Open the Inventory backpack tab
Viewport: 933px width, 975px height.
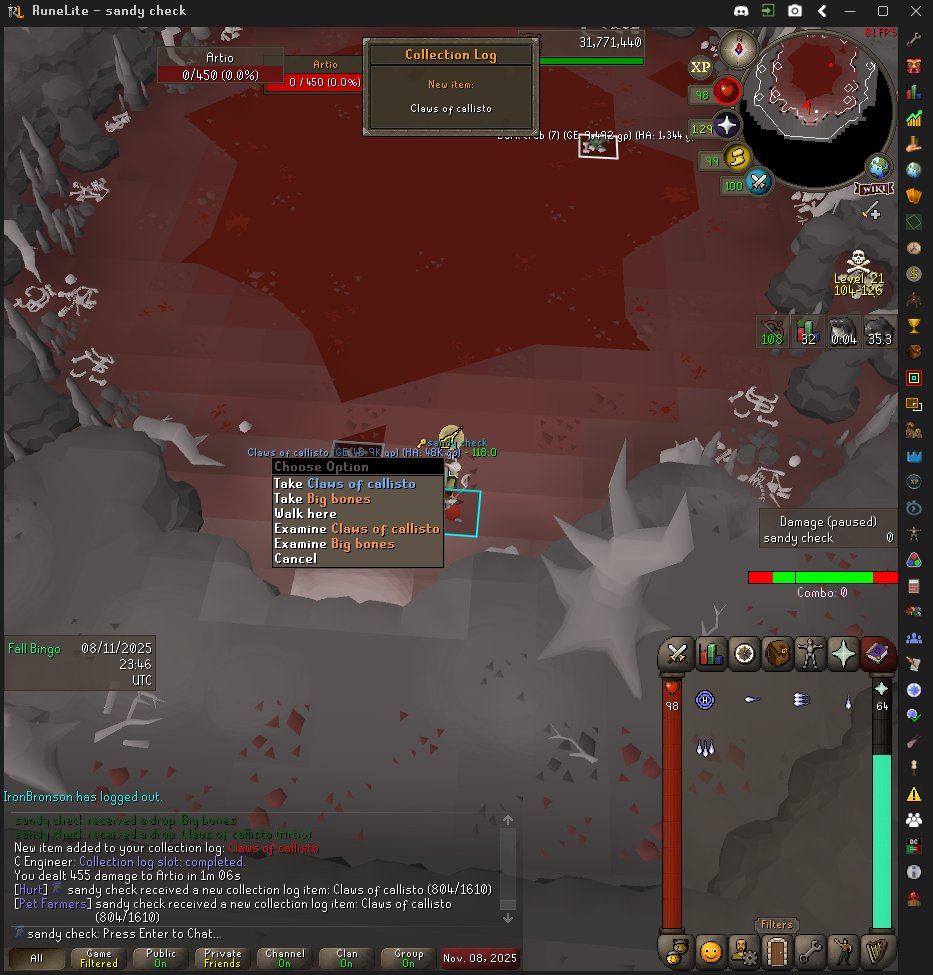777,654
